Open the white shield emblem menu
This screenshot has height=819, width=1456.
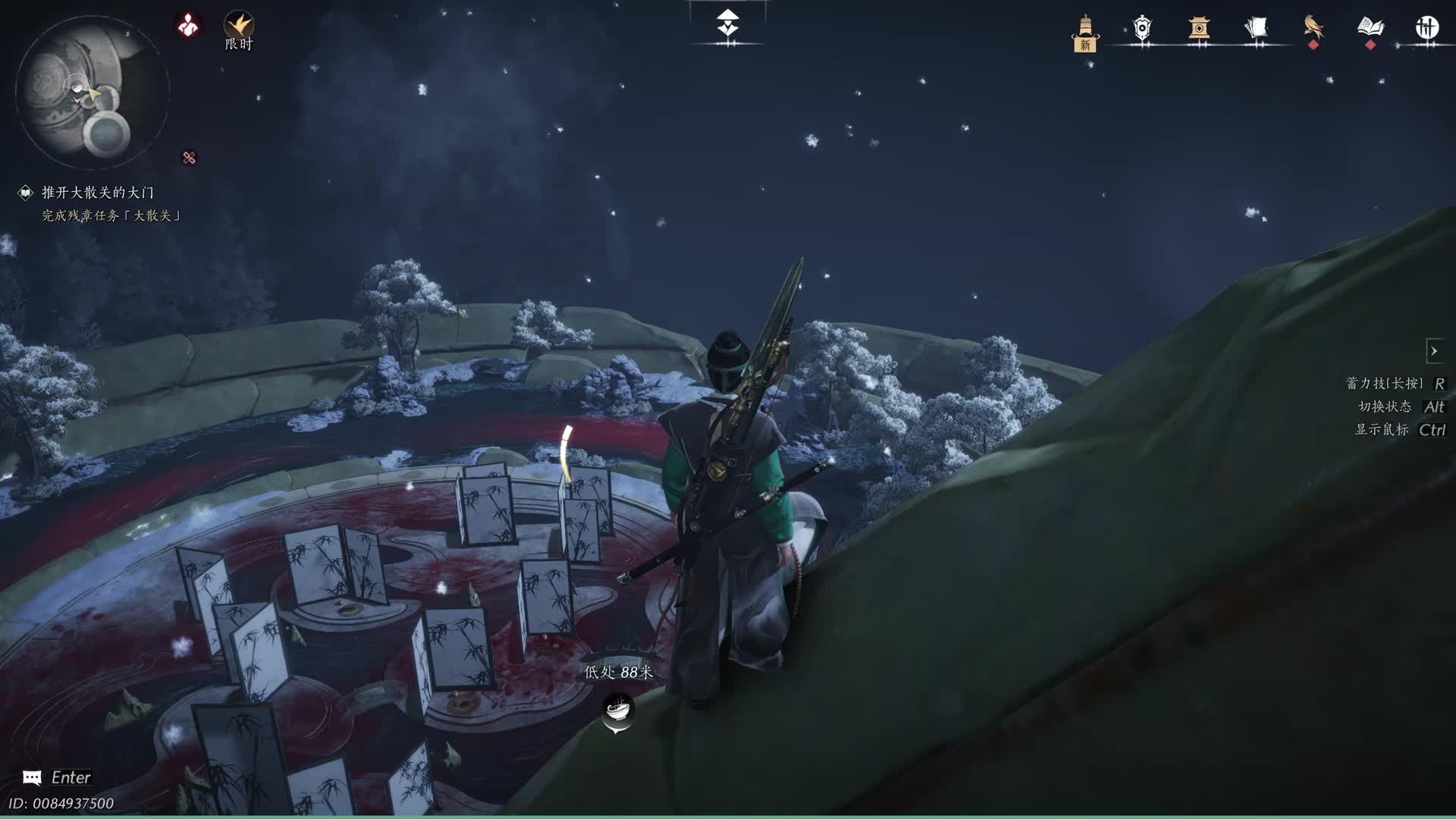[1142, 29]
